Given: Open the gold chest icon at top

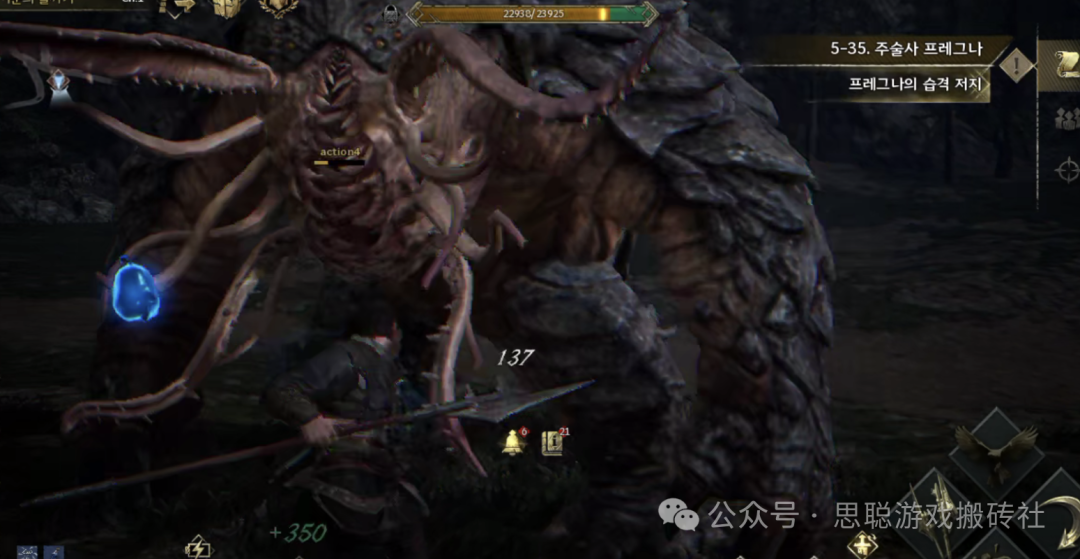Looking at the screenshot, I should pos(229,8).
